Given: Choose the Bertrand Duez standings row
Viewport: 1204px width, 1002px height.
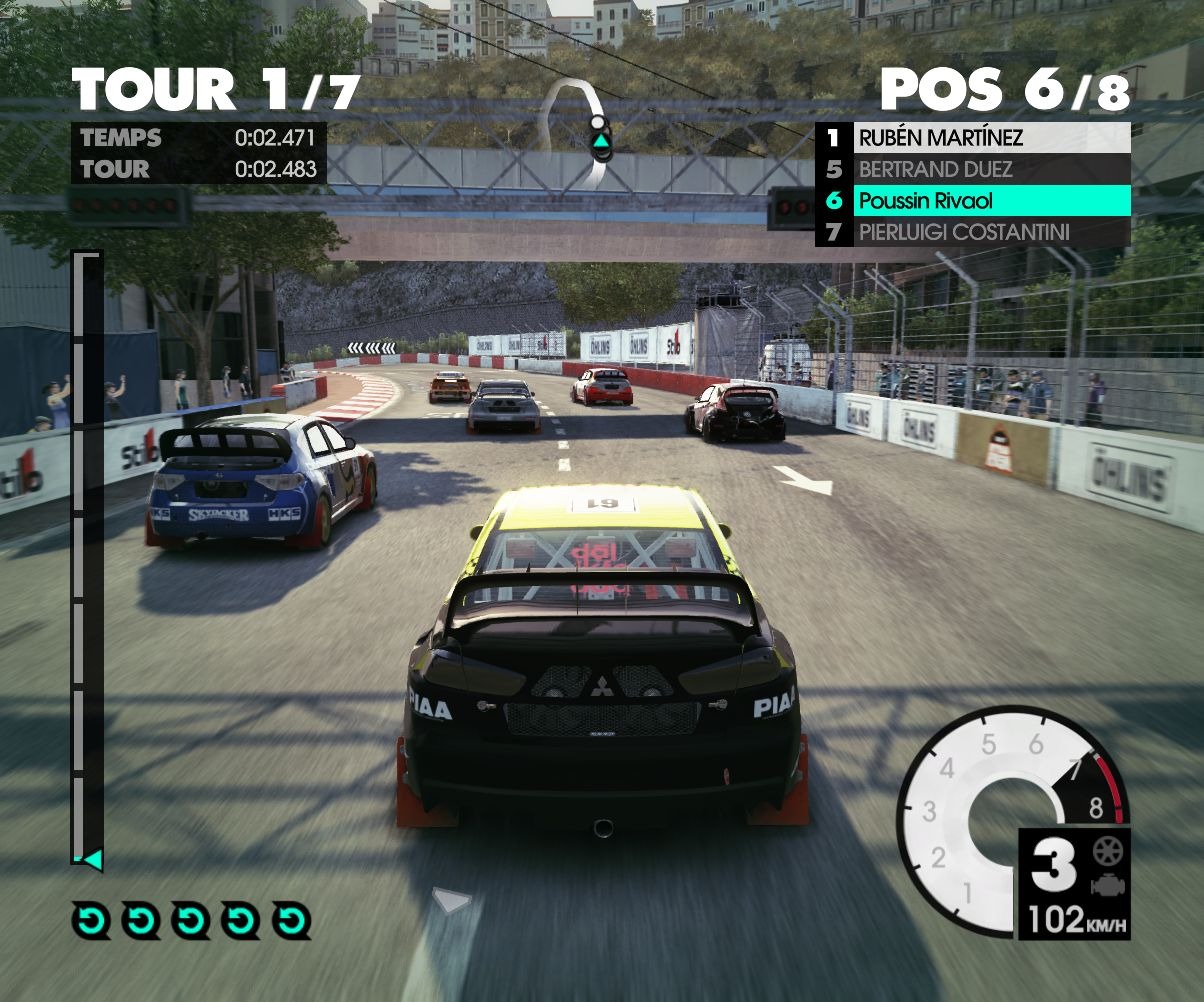Looking at the screenshot, I should click(973, 169).
